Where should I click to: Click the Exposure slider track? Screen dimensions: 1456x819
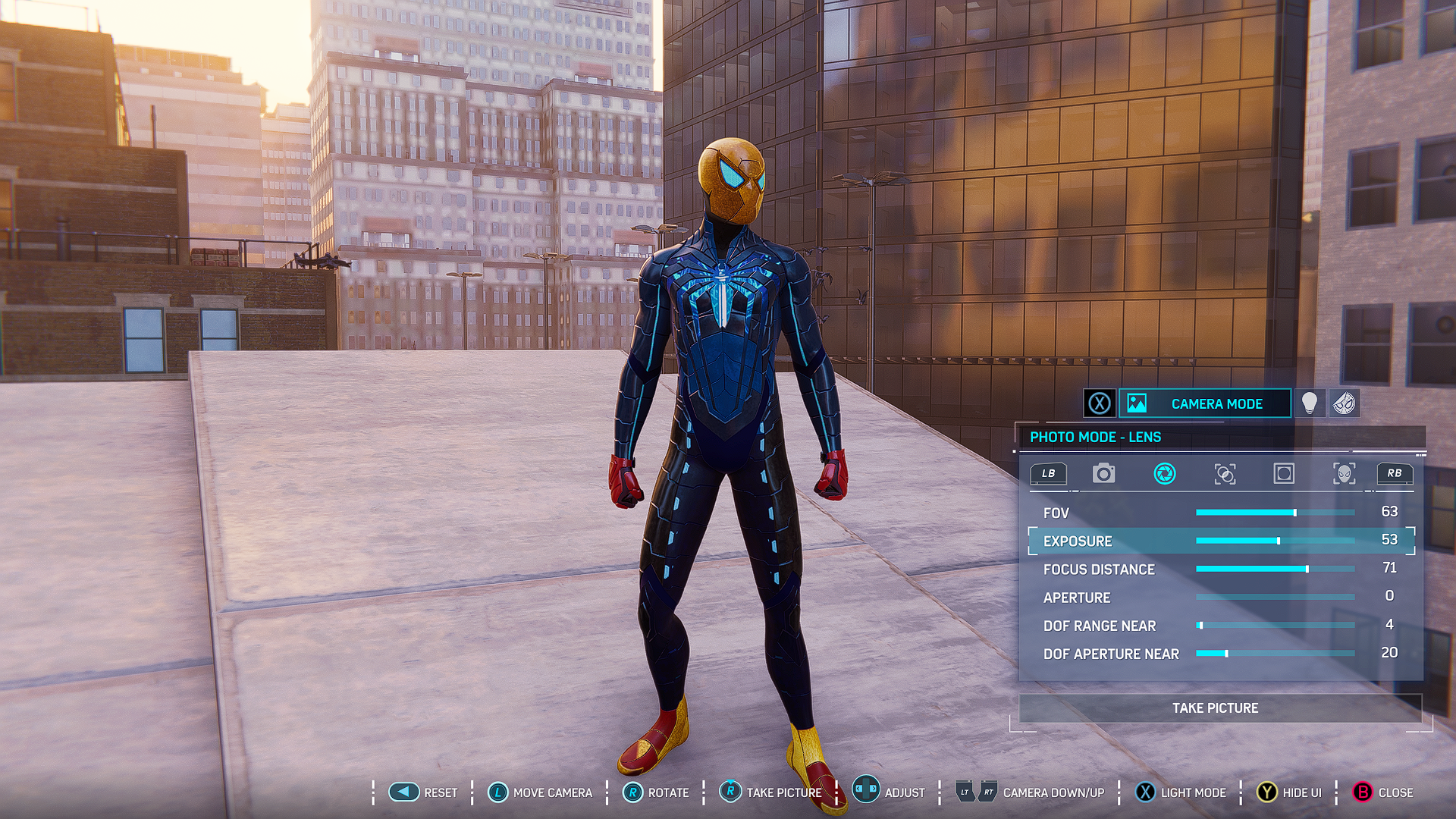(x=1275, y=541)
